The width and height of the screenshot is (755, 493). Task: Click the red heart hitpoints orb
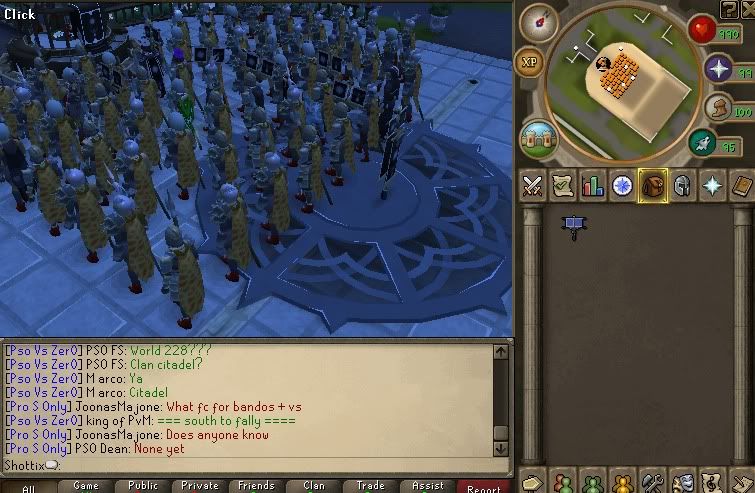701,30
